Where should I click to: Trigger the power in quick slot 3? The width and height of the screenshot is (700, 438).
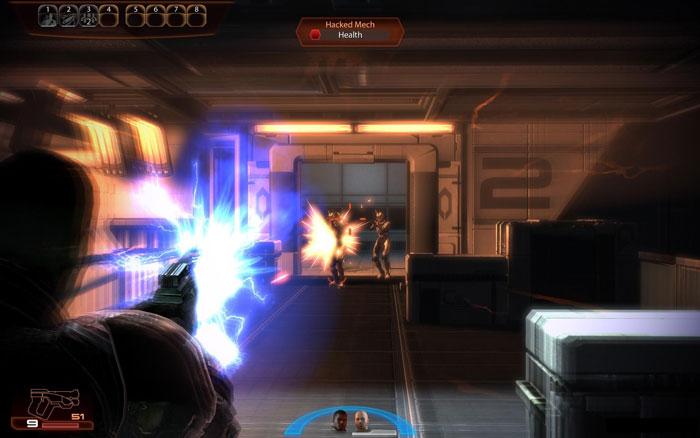(x=89, y=16)
